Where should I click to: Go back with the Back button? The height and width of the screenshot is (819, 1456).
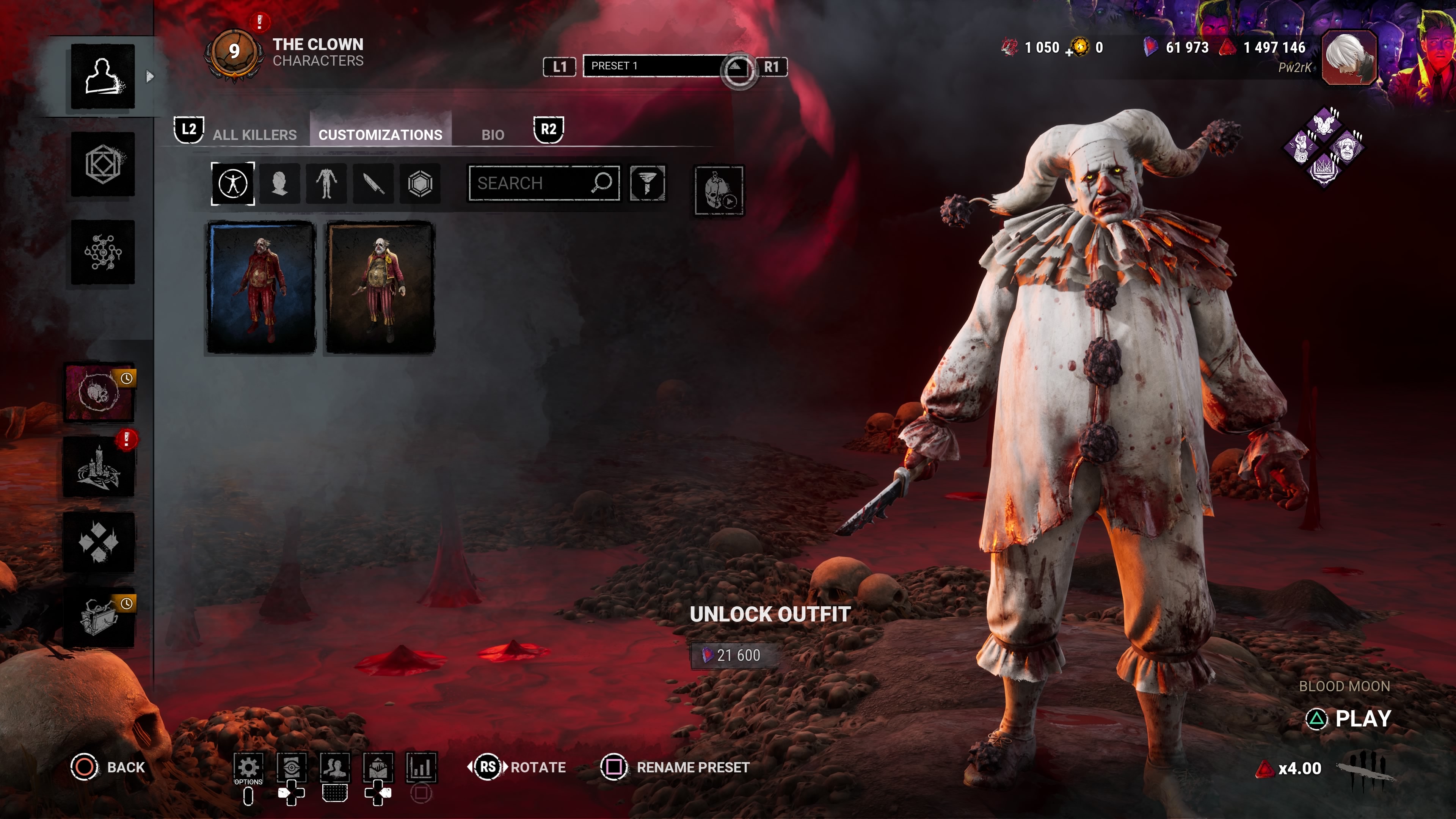pos(108,767)
